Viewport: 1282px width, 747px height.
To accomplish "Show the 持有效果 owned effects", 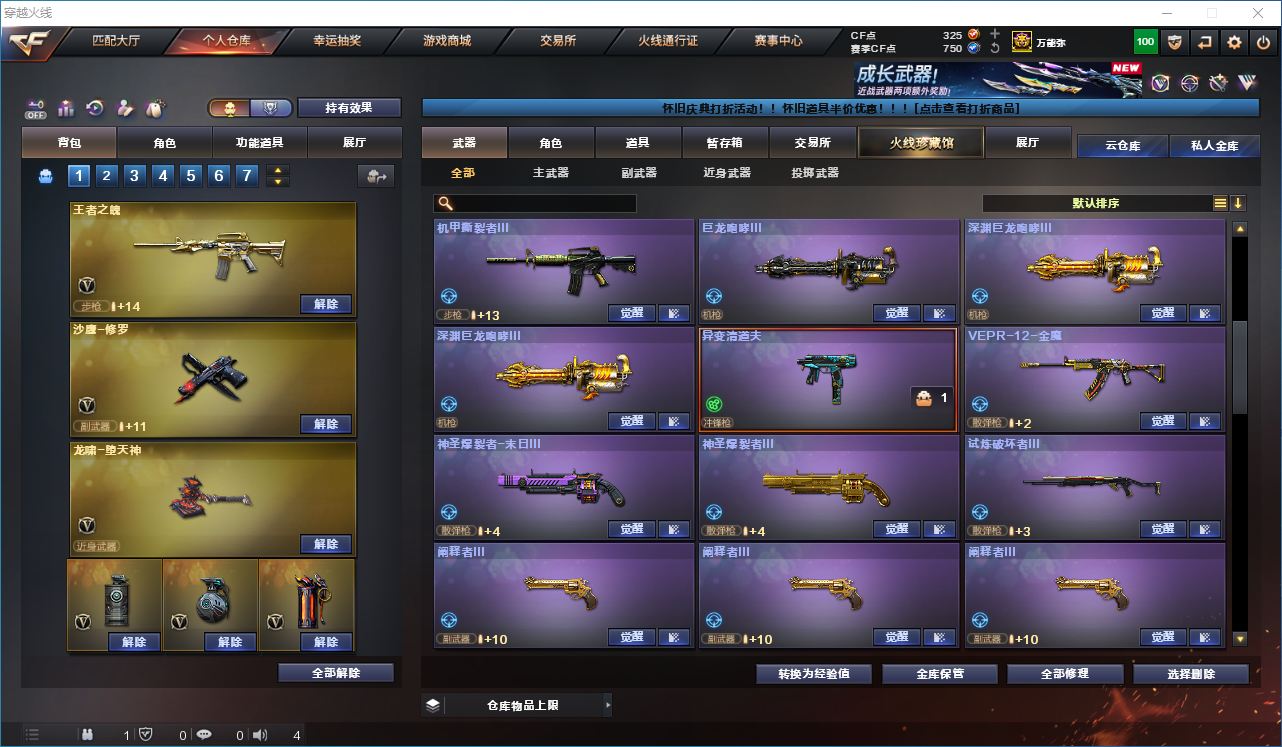I will (349, 108).
